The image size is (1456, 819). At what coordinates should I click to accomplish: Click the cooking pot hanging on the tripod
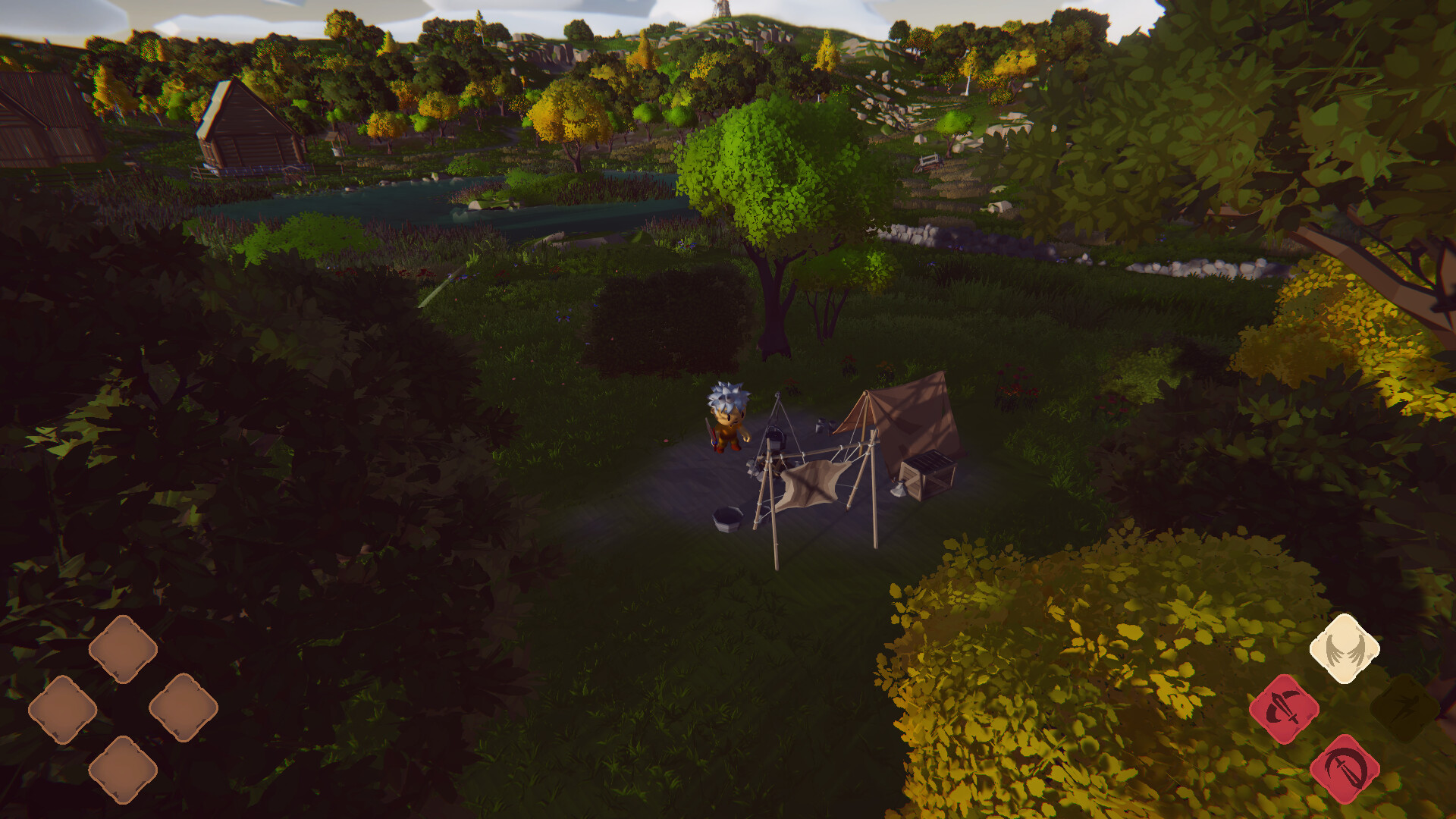pos(775,436)
